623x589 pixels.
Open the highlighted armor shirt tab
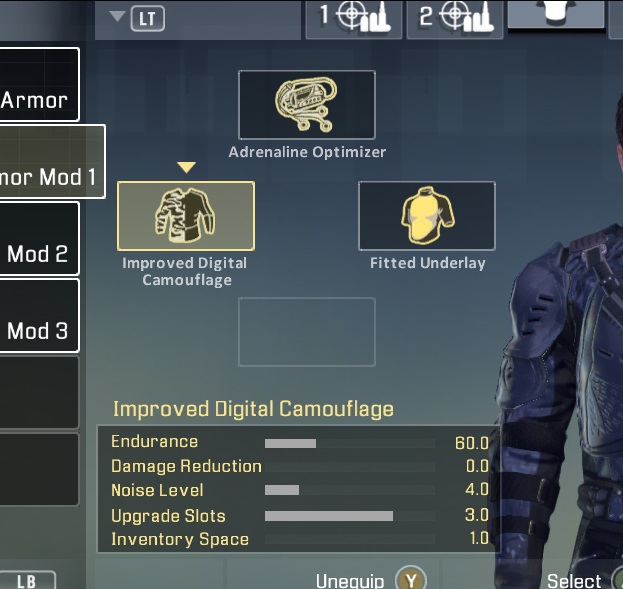pos(556,14)
